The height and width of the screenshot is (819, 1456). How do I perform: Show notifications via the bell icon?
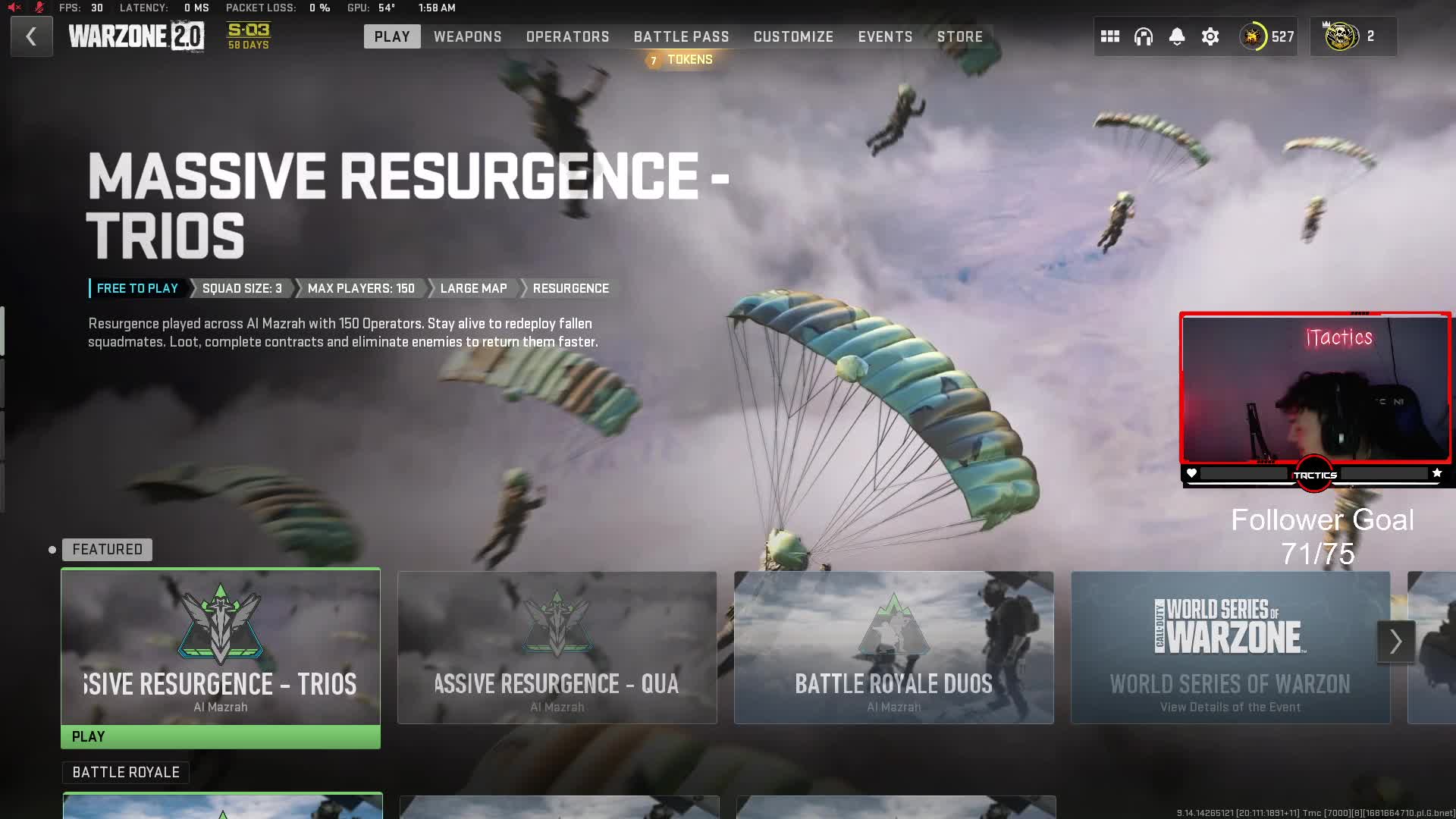1176,36
